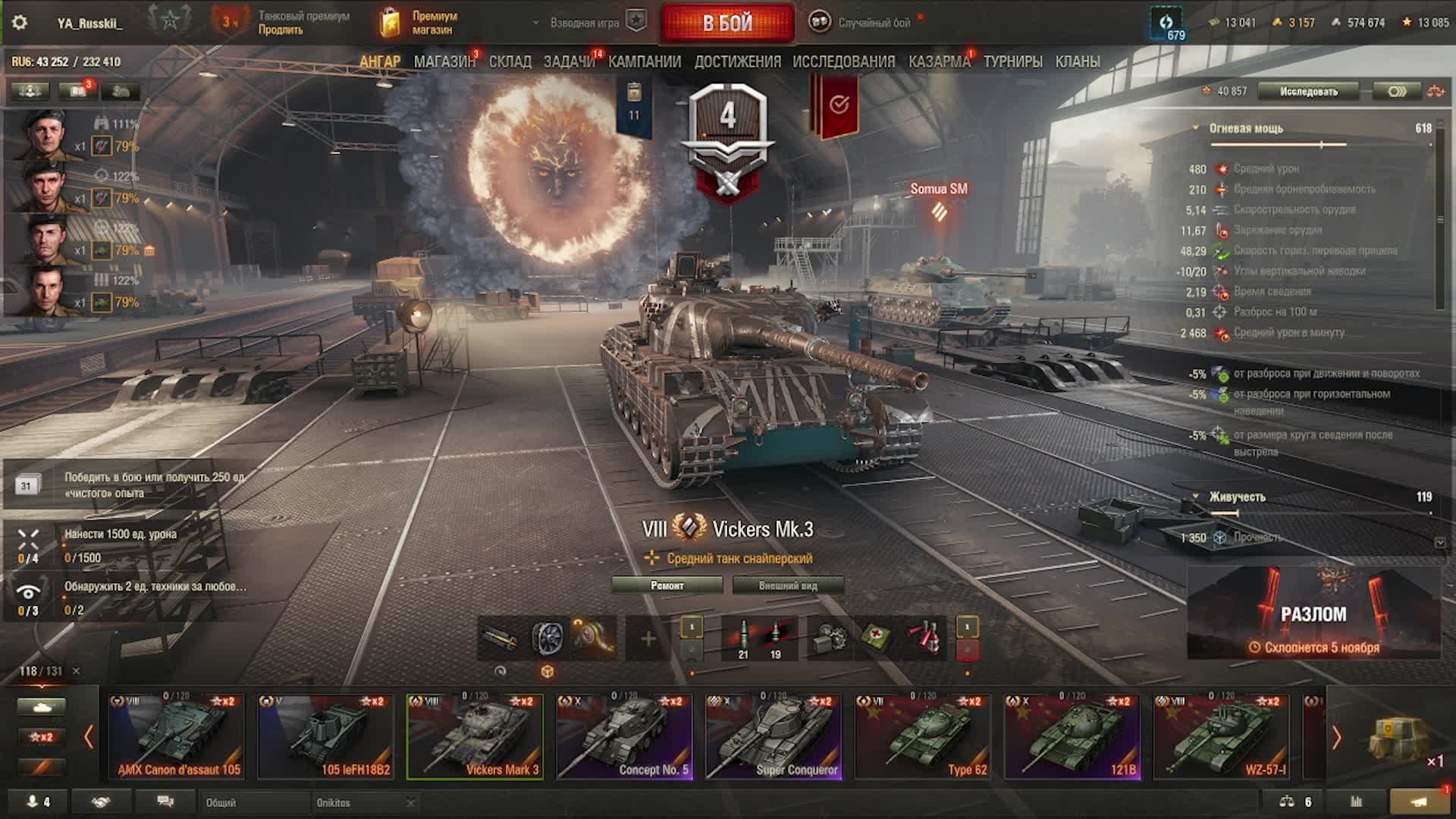Open the КЛАНЫ clans tab
The height and width of the screenshot is (819, 1456).
[1078, 62]
